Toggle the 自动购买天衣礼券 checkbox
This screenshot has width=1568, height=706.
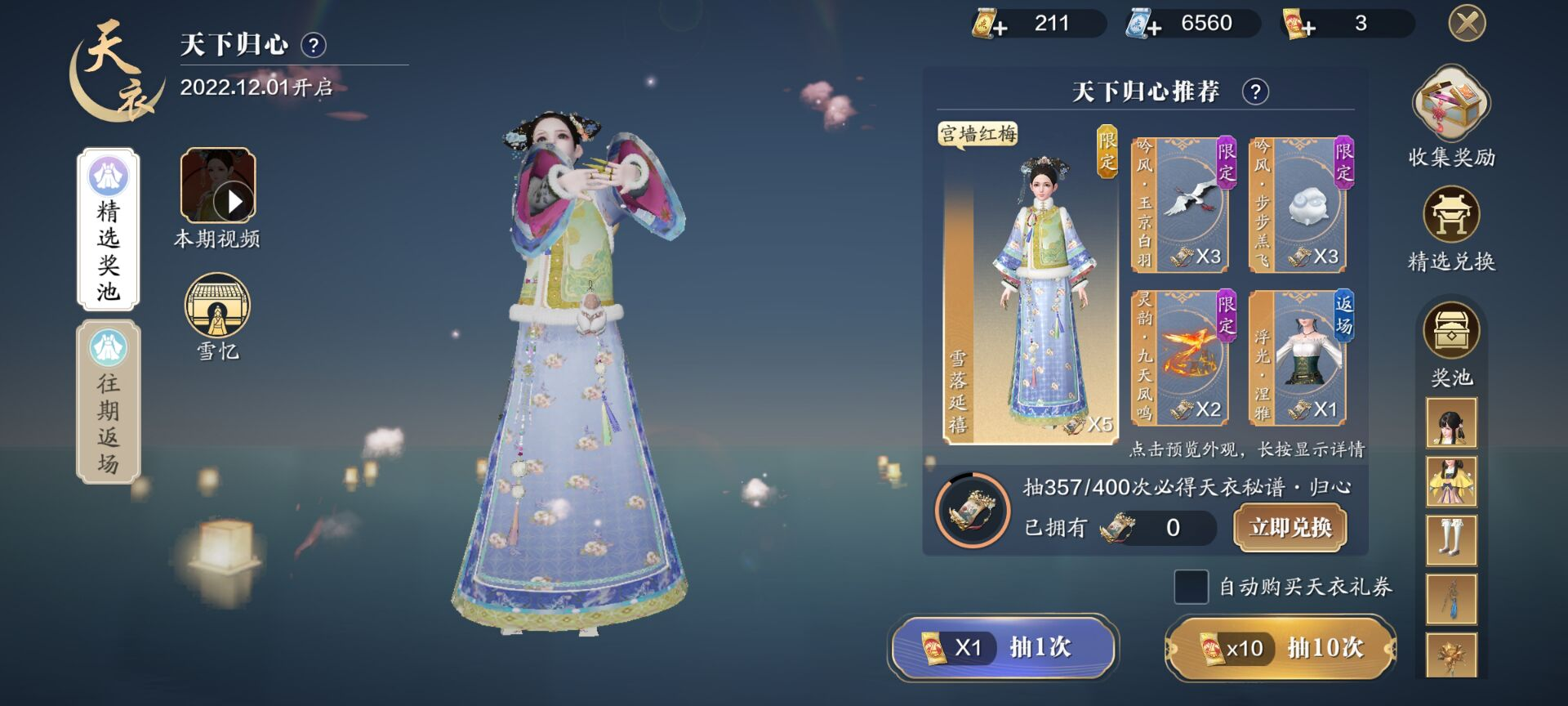tap(1191, 587)
